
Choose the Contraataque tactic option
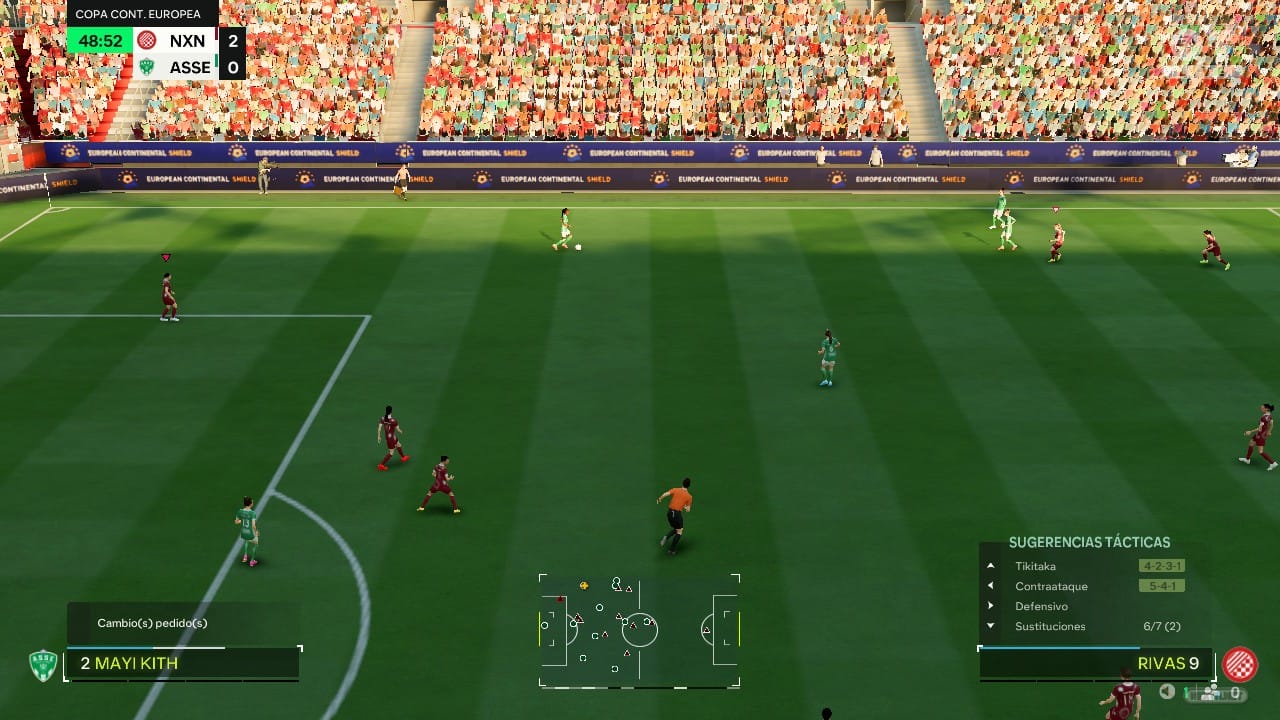[1050, 586]
